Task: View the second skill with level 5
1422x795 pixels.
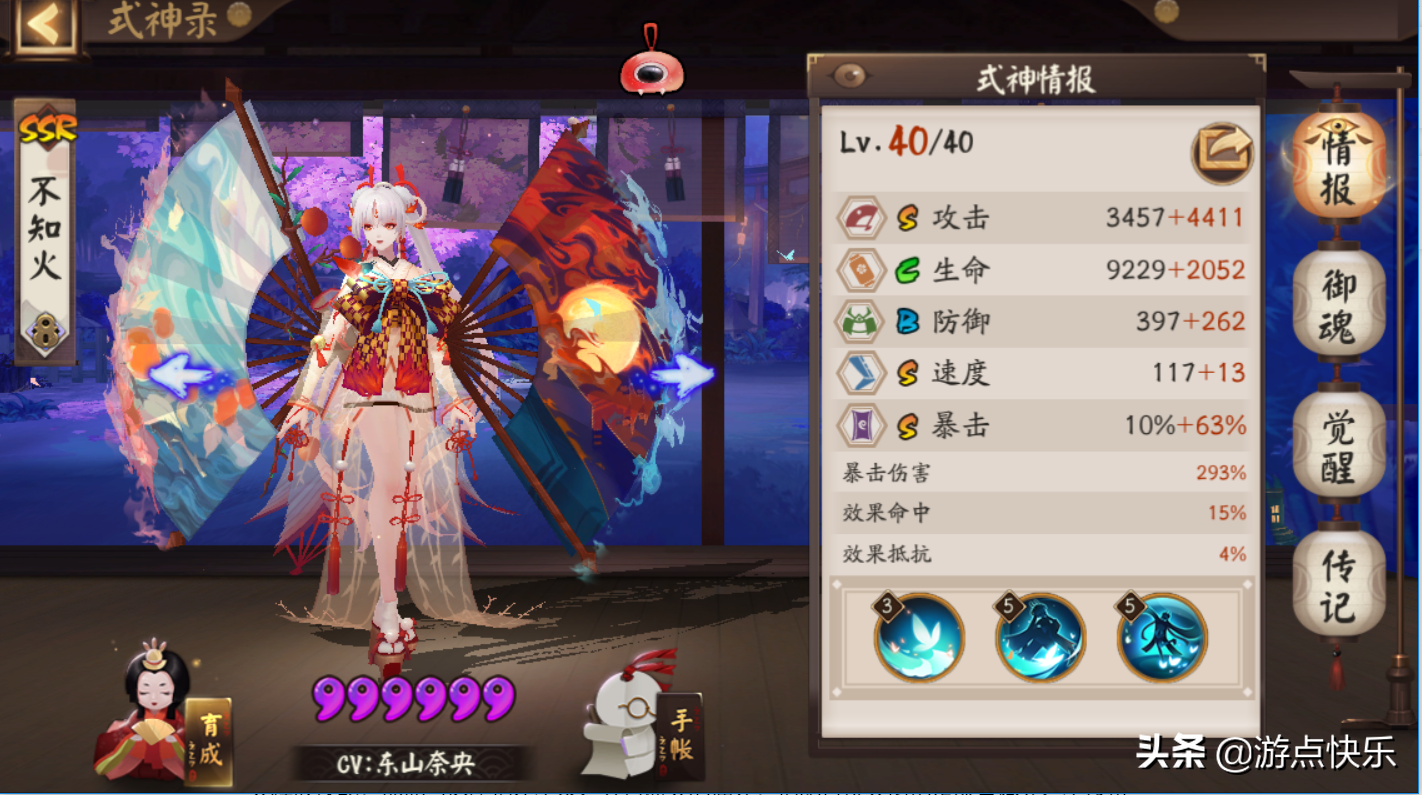Action: pos(1038,640)
